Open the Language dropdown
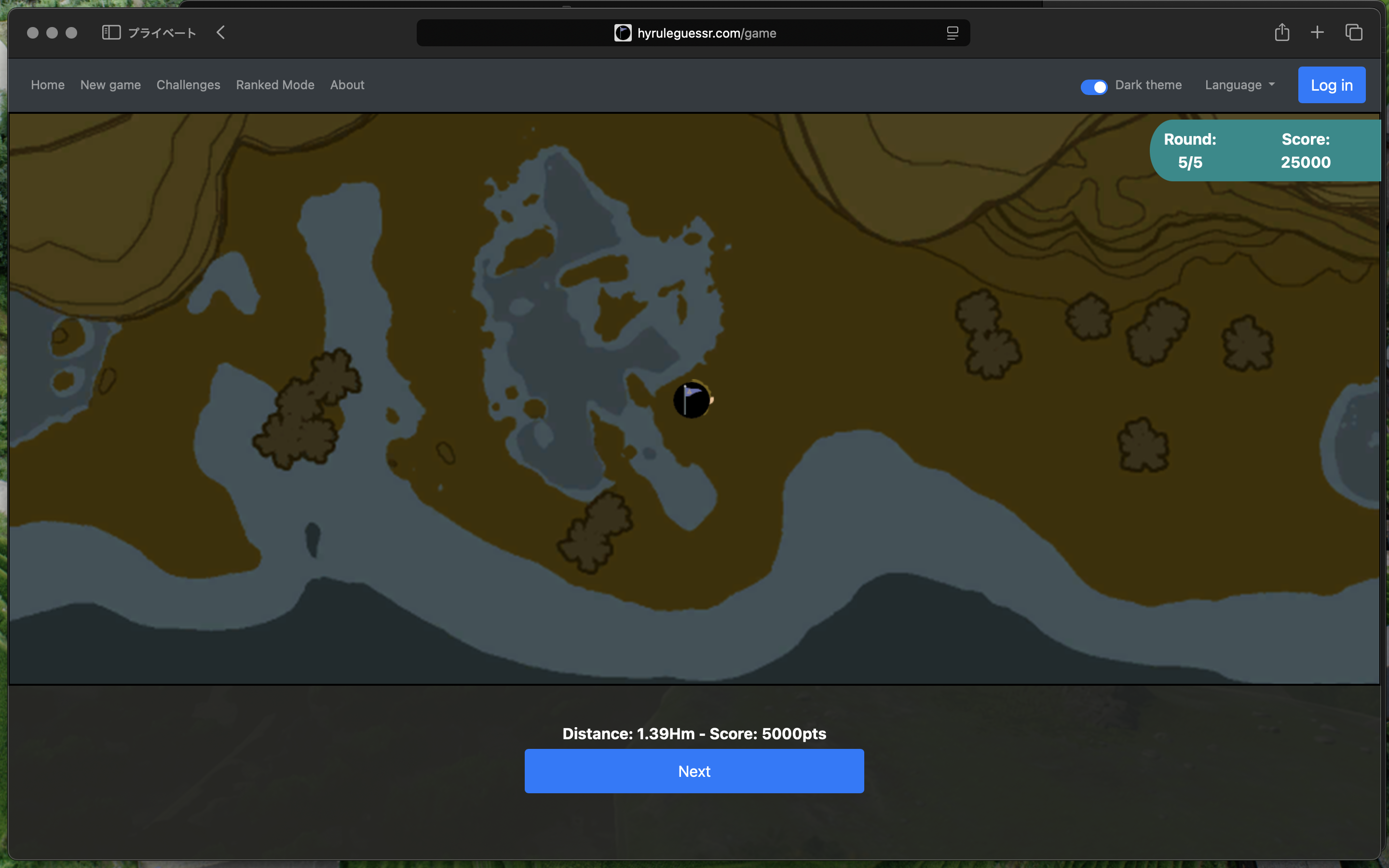 point(1239,85)
